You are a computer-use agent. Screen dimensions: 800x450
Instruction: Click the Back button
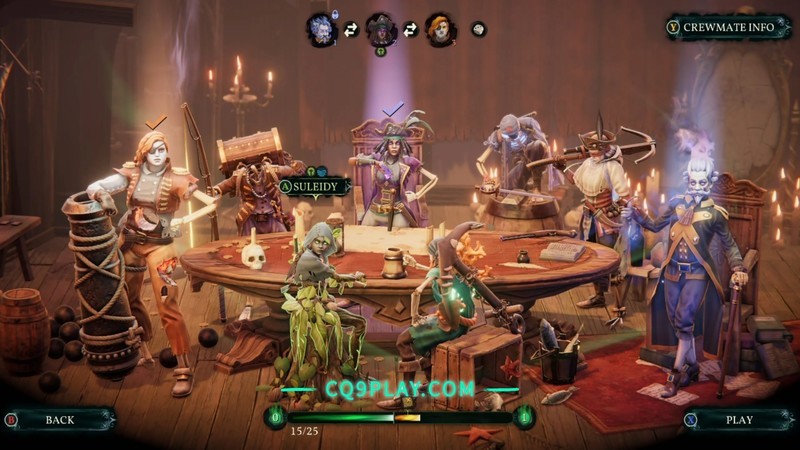tap(59, 420)
